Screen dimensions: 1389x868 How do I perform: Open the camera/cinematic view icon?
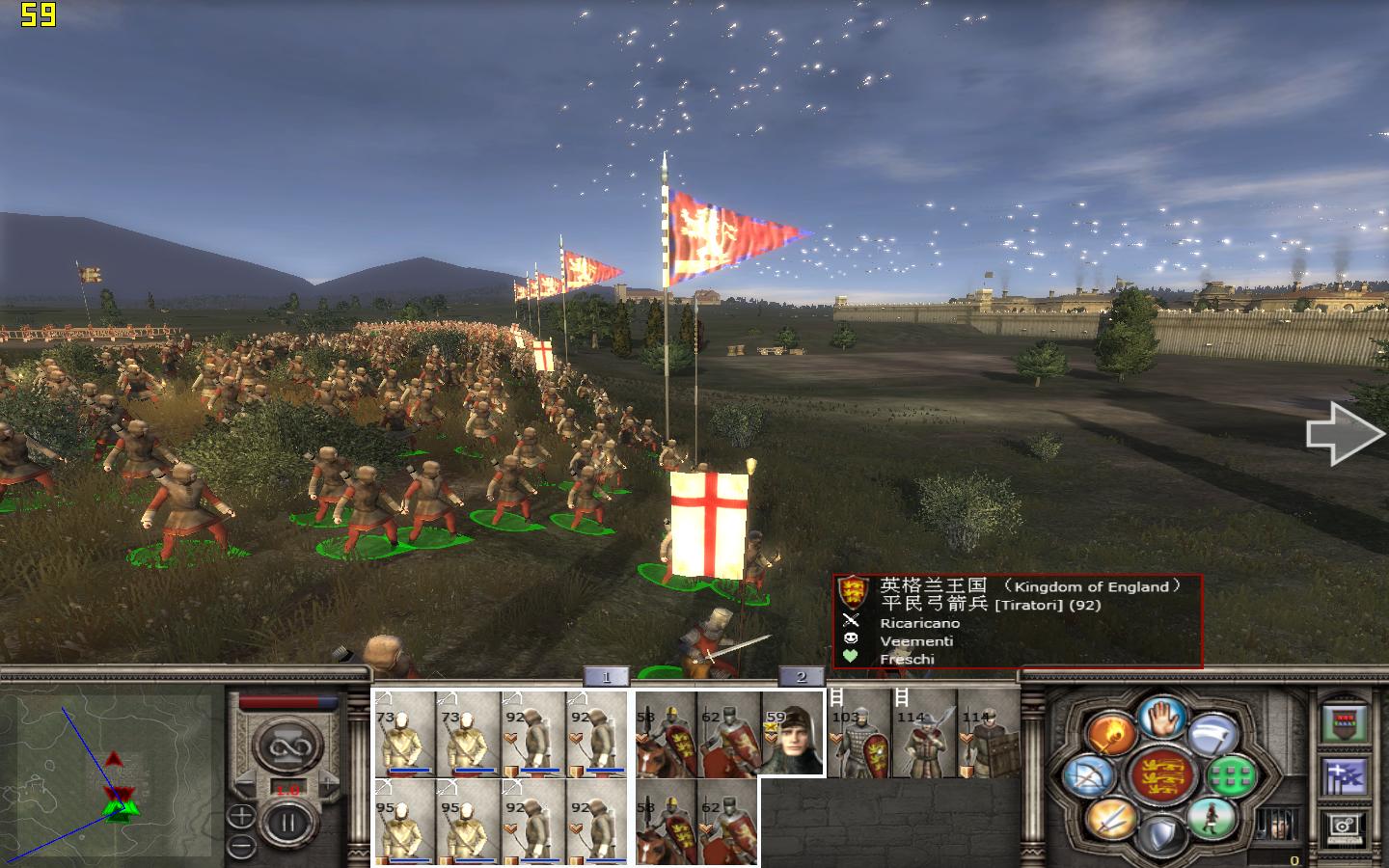click(x=1345, y=827)
